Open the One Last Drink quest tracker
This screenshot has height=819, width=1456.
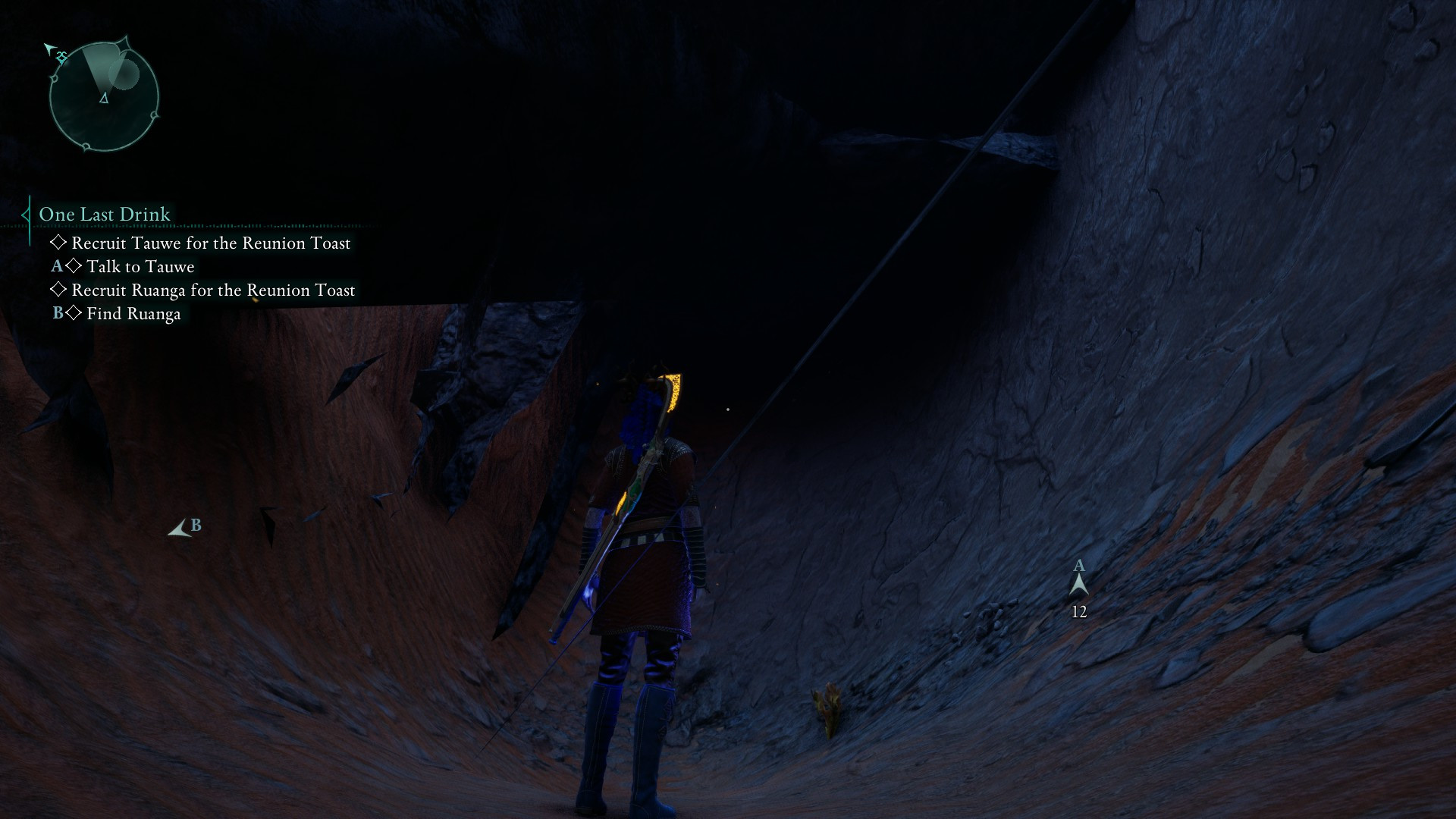pyautogui.click(x=105, y=215)
